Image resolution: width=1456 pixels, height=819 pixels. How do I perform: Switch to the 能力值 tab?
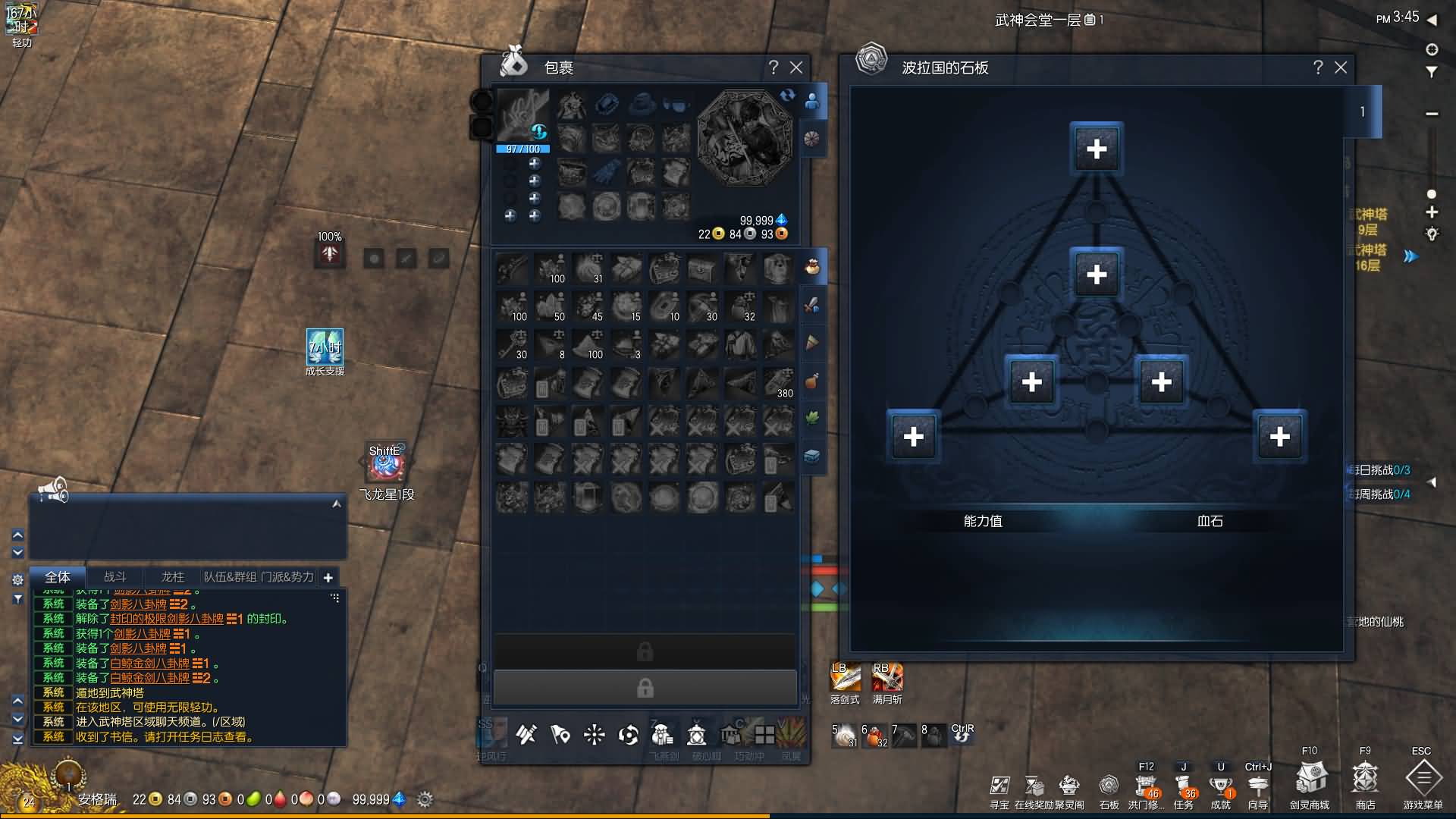click(983, 521)
